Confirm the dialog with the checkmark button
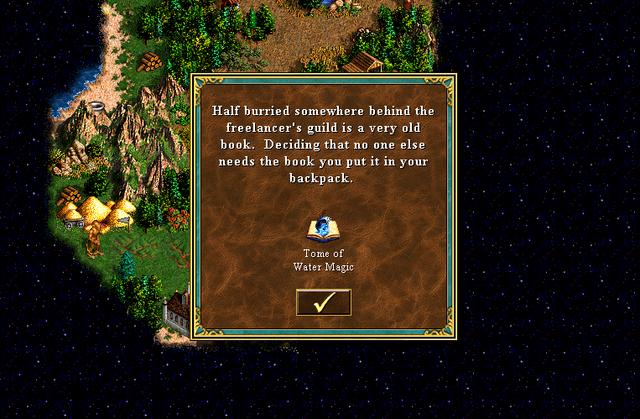The image size is (640, 419). [x=323, y=302]
